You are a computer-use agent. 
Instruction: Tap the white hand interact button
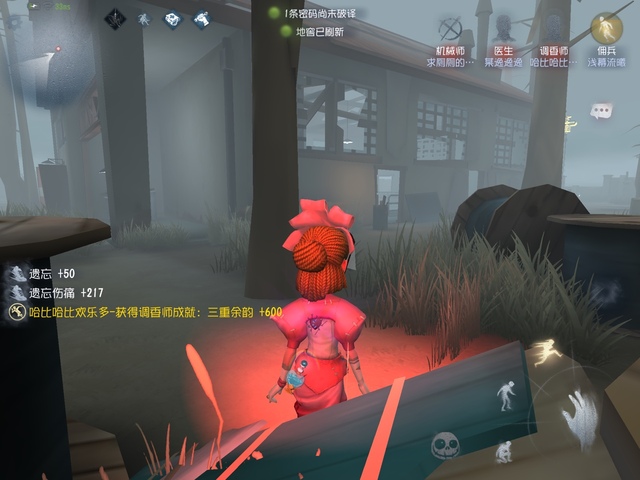tap(578, 414)
